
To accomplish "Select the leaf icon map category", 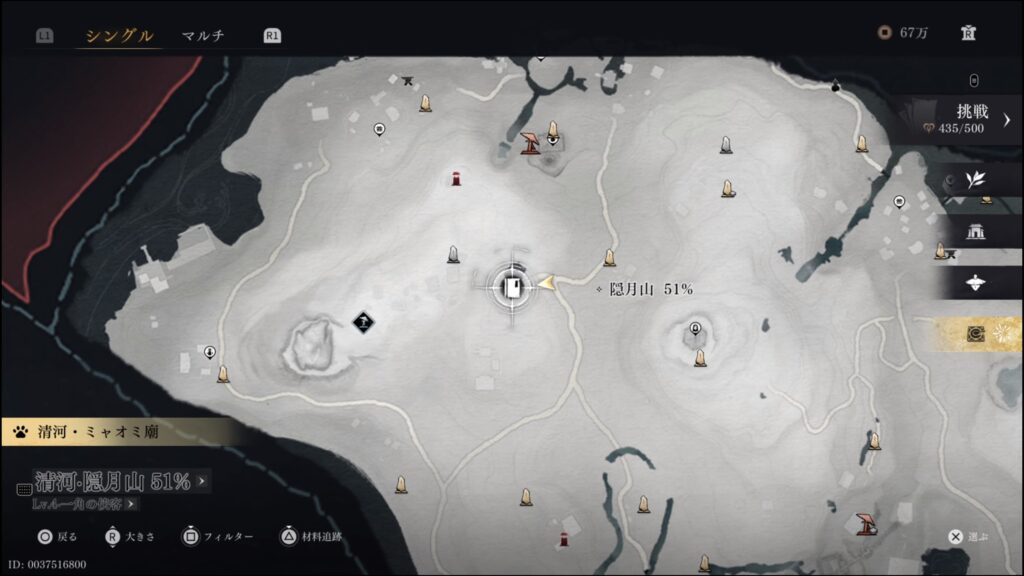I will [x=975, y=180].
